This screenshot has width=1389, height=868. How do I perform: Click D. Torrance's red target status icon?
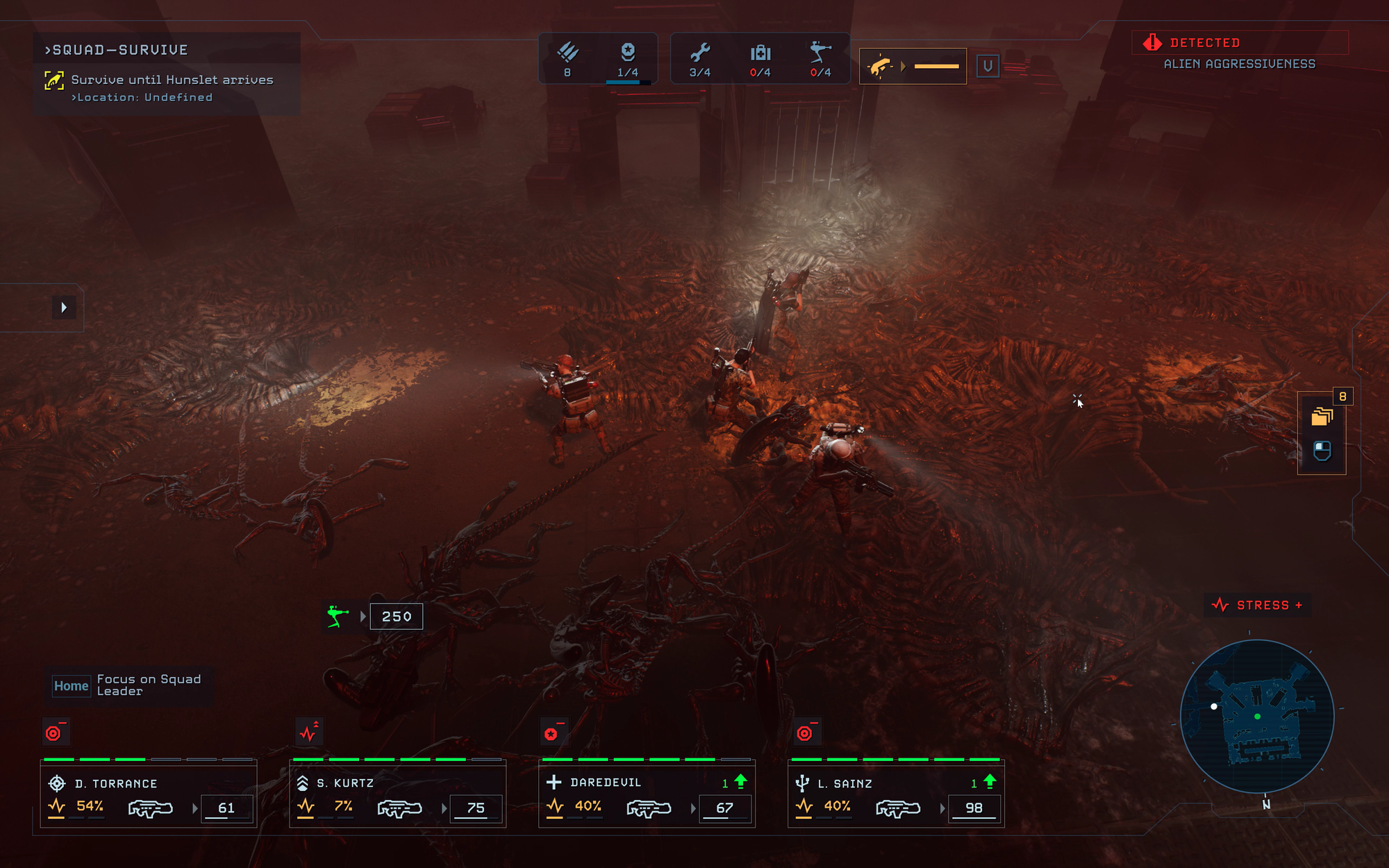tap(55, 733)
